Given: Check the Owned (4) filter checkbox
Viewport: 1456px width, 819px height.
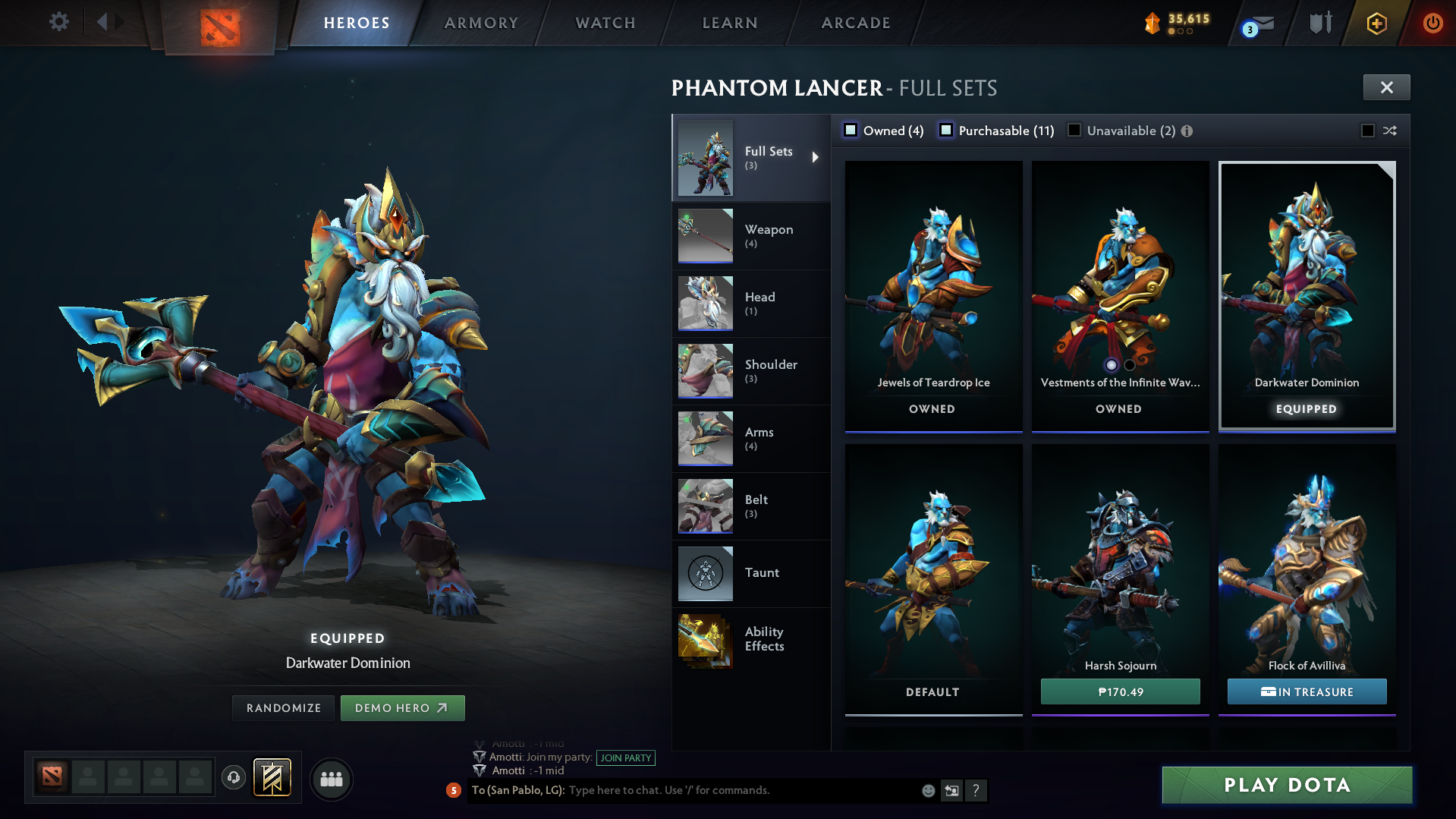Looking at the screenshot, I should (x=851, y=130).
